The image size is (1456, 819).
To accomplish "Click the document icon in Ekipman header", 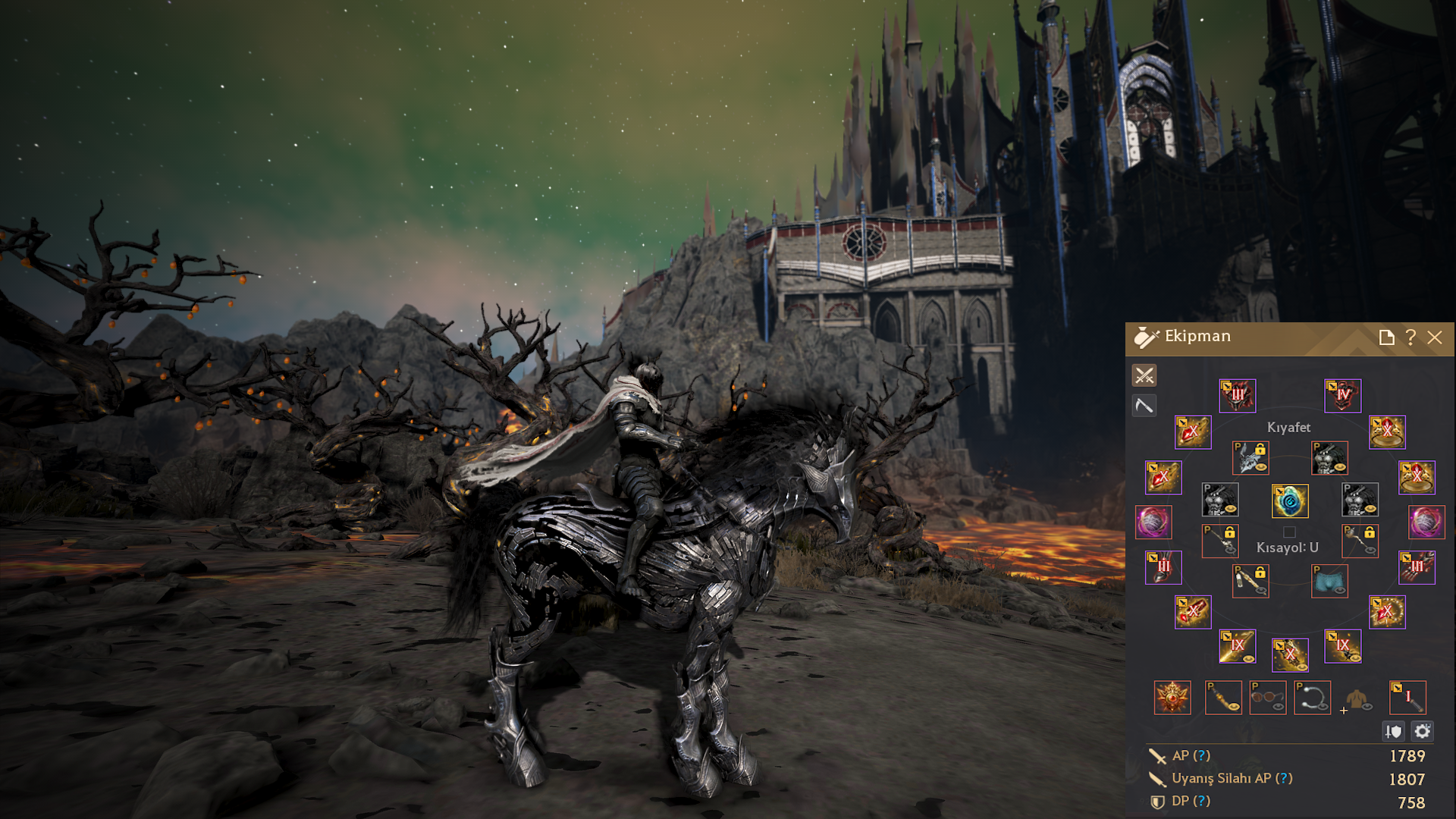I will click(1386, 337).
